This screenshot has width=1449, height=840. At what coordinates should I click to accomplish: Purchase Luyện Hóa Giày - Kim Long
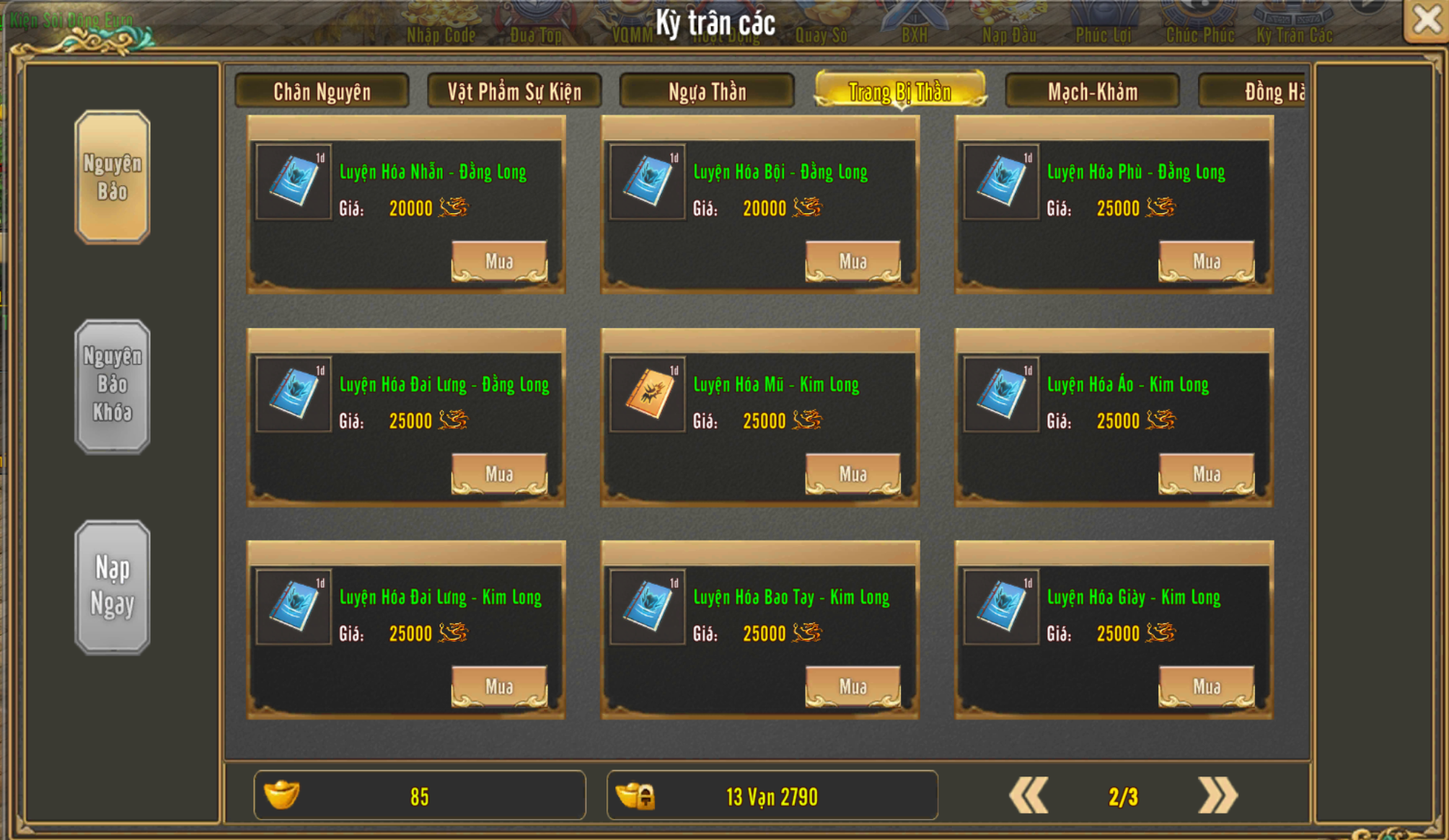(1206, 686)
